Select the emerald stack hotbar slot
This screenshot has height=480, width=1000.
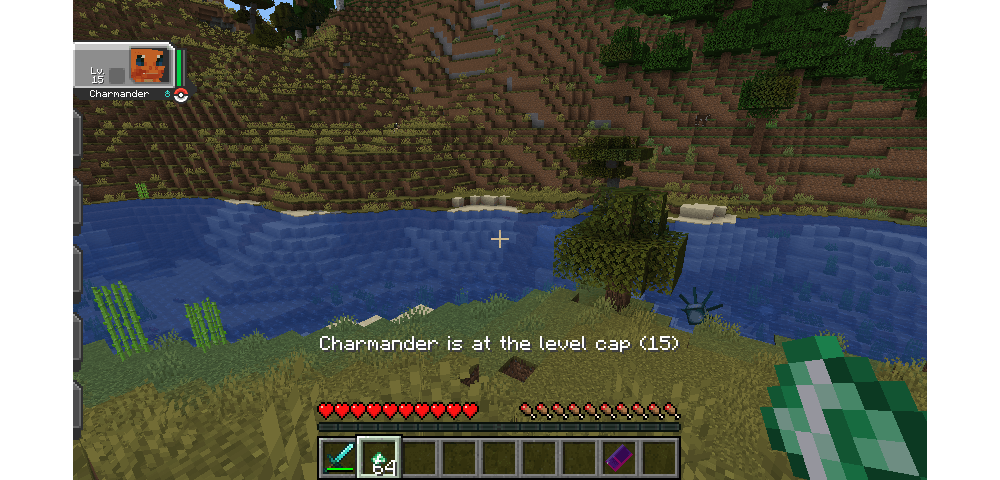pyautogui.click(x=379, y=457)
